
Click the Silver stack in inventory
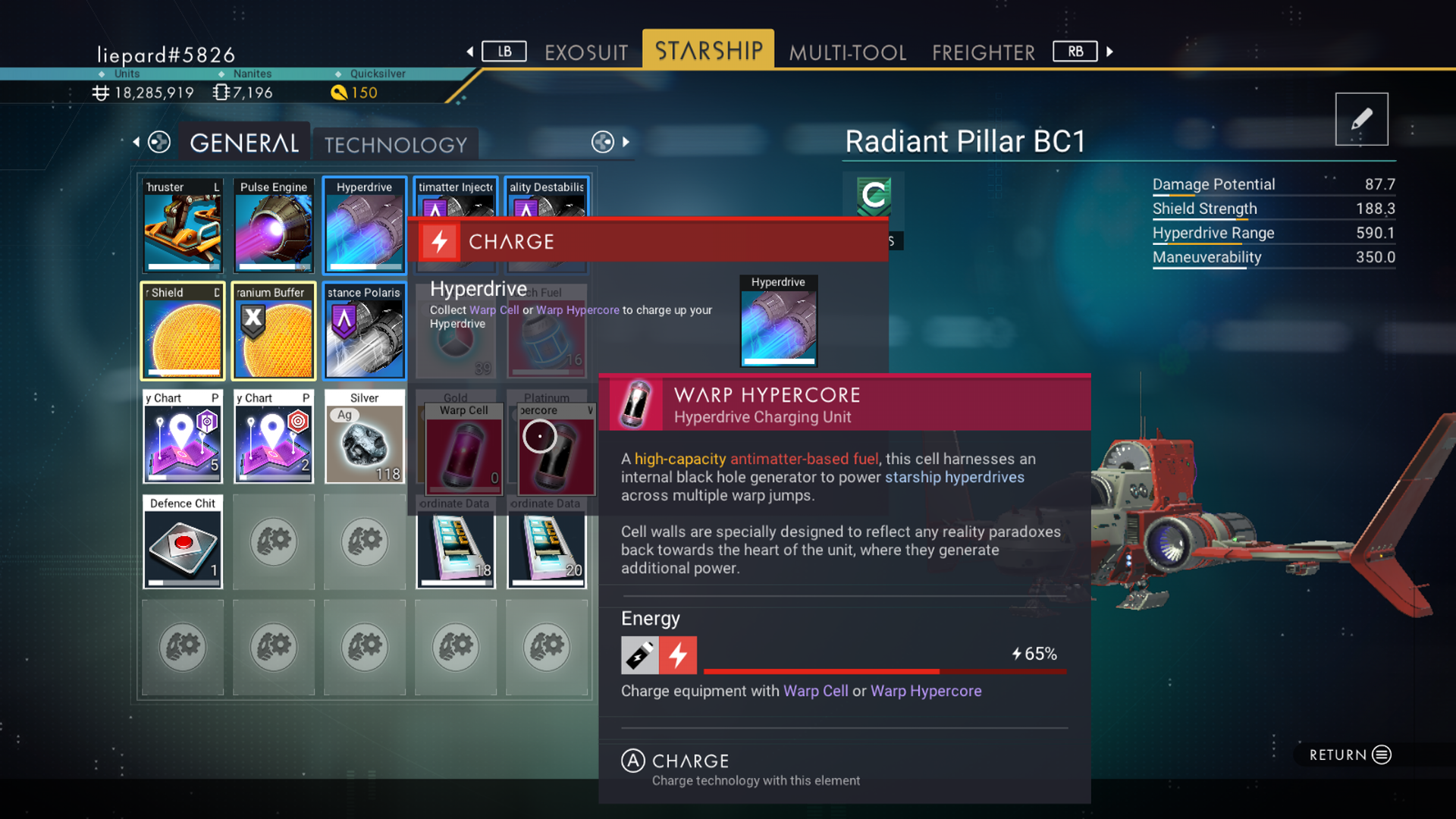click(365, 437)
